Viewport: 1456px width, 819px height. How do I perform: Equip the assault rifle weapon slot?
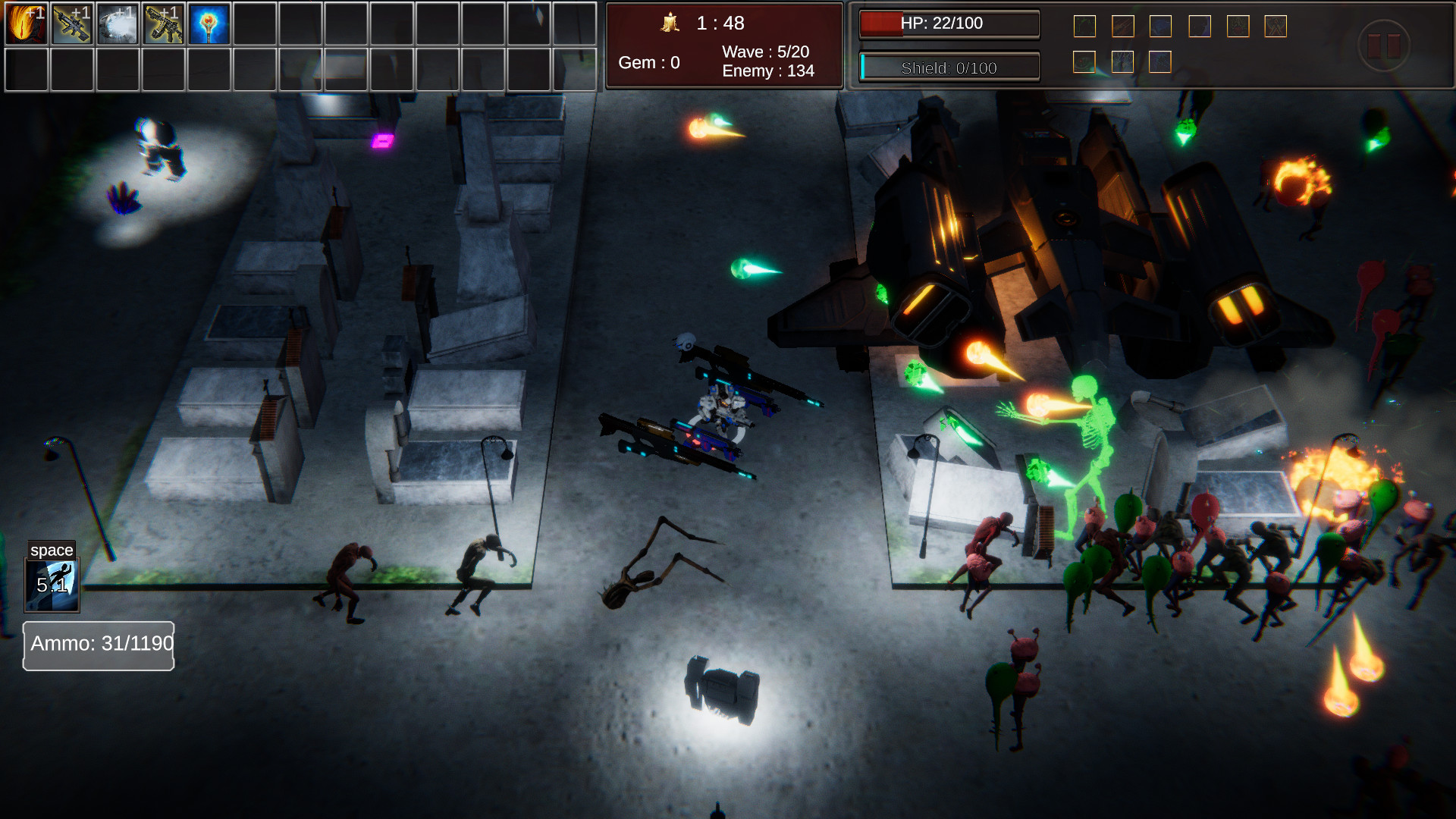coord(165,24)
